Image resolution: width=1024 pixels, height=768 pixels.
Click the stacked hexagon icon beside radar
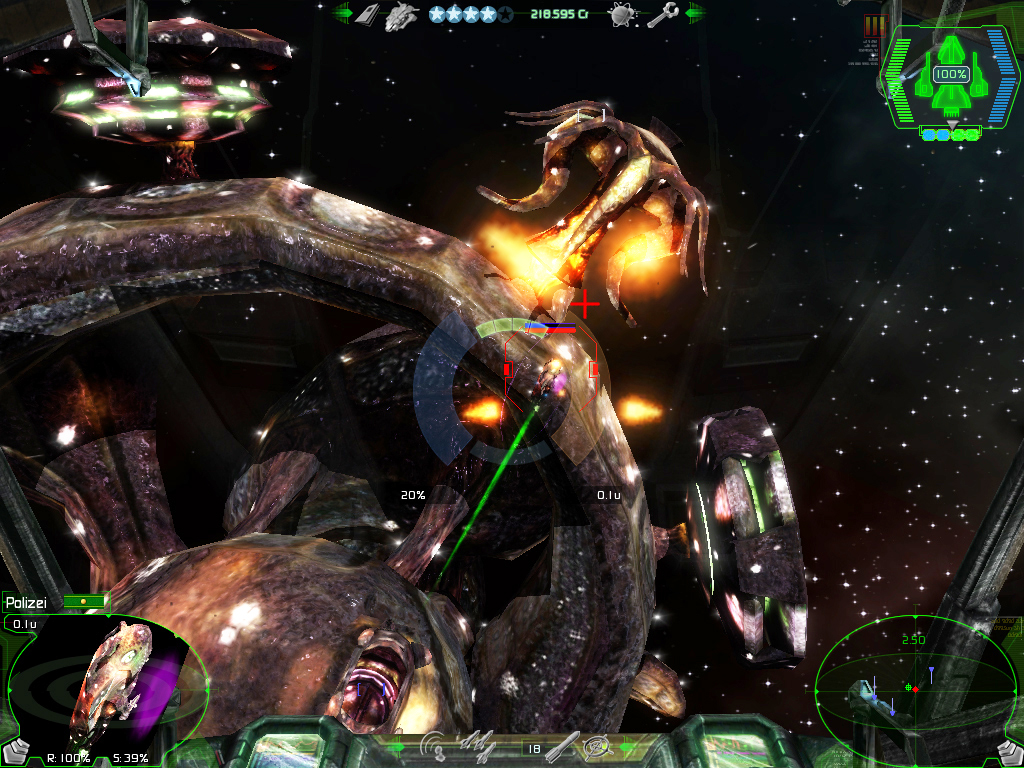pos(1009,751)
